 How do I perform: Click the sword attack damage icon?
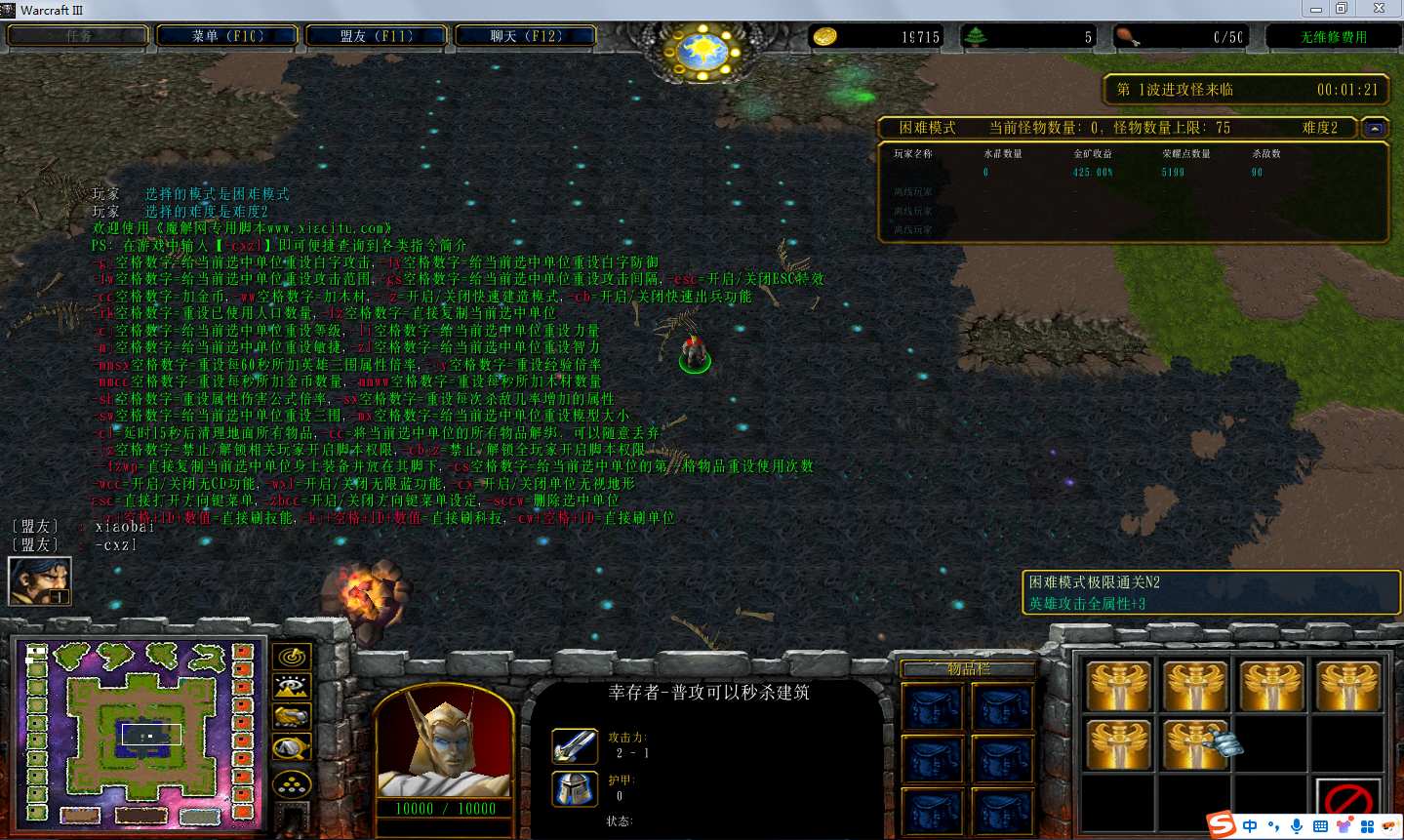point(575,746)
